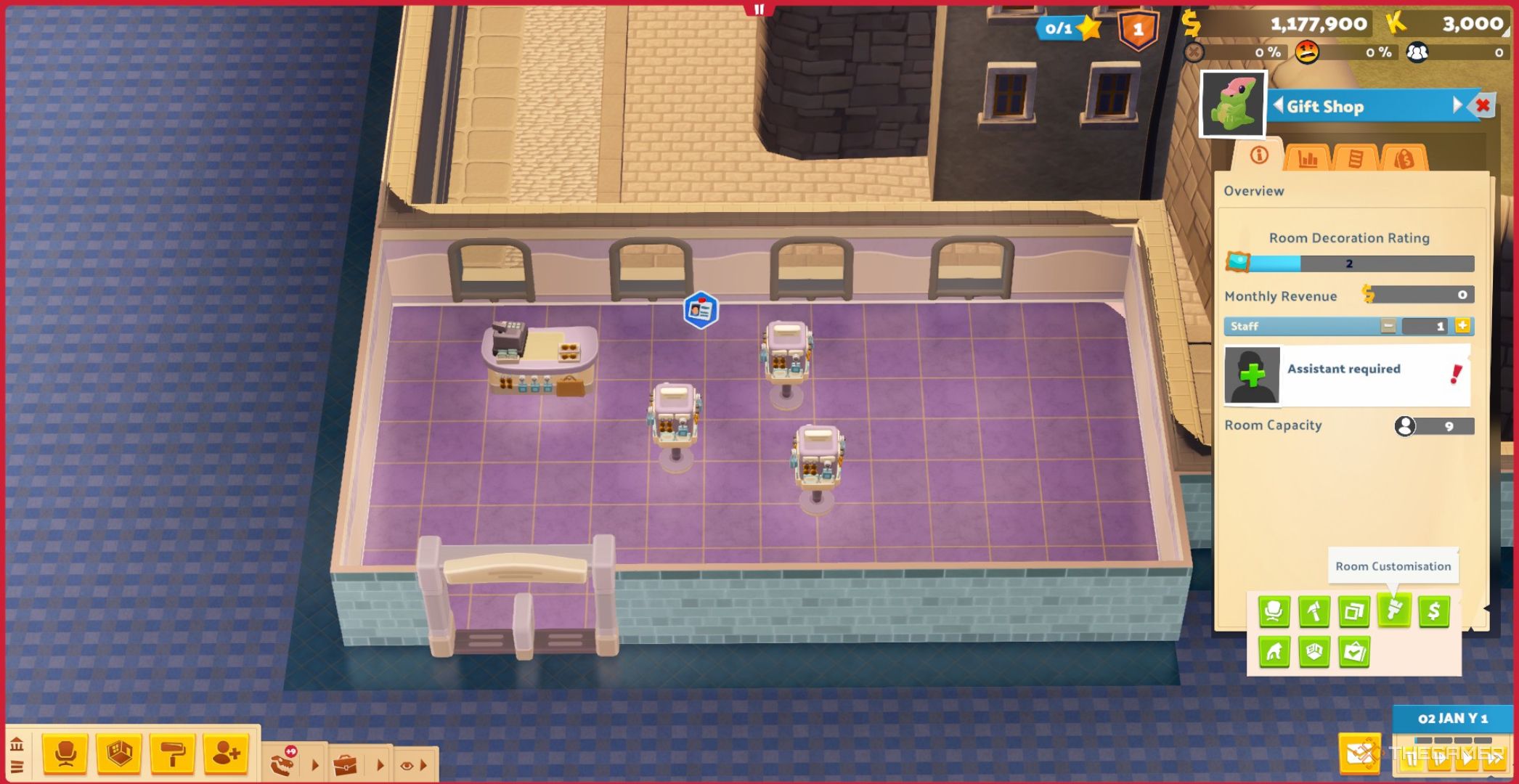The width and height of the screenshot is (1519, 784).
Task: Choose the green copy room button
Action: (x=1353, y=611)
